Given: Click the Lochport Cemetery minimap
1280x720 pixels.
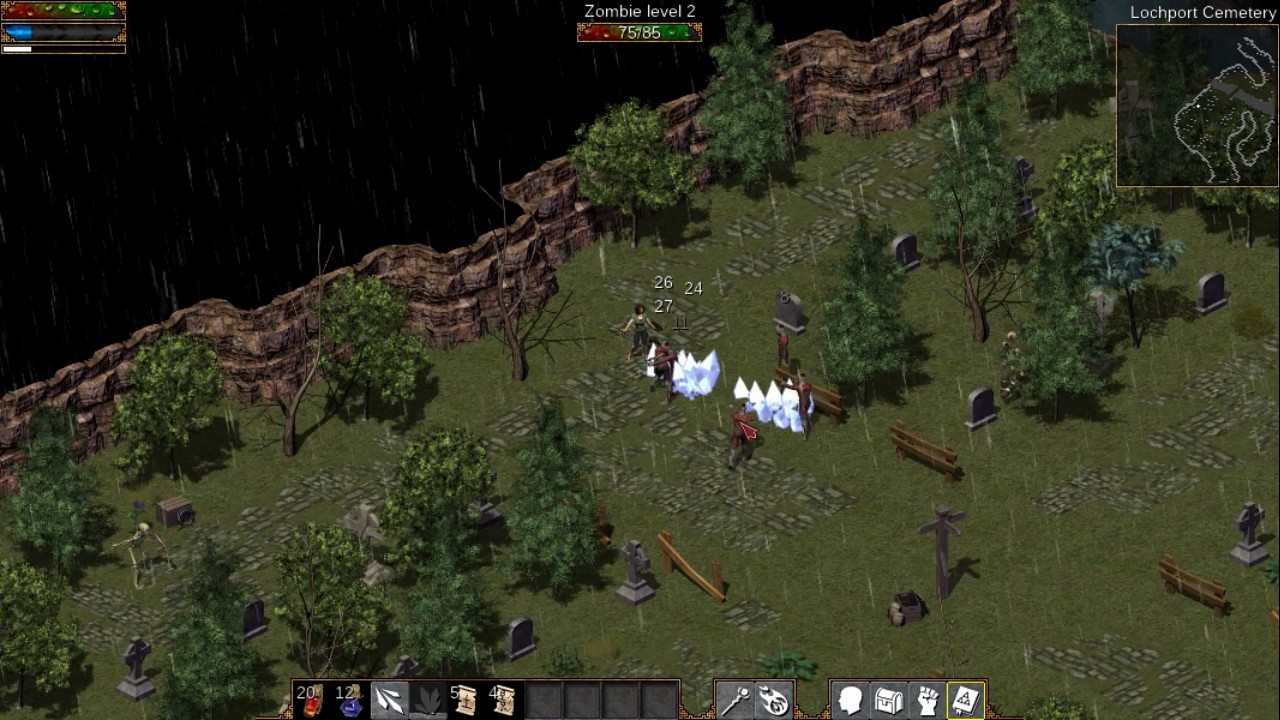Looking at the screenshot, I should tap(1197, 105).
